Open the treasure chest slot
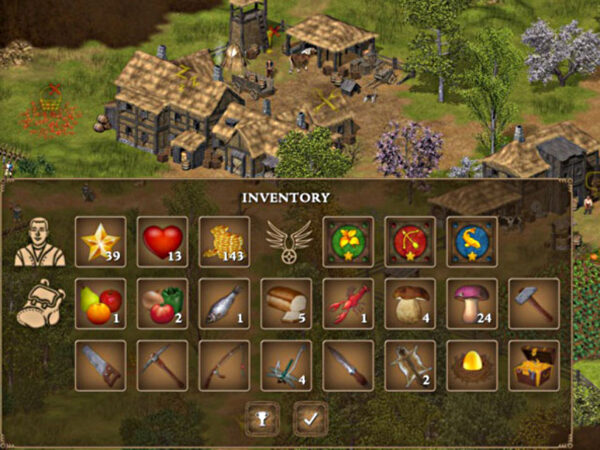Screen dimensions: 600x450 (534, 365)
